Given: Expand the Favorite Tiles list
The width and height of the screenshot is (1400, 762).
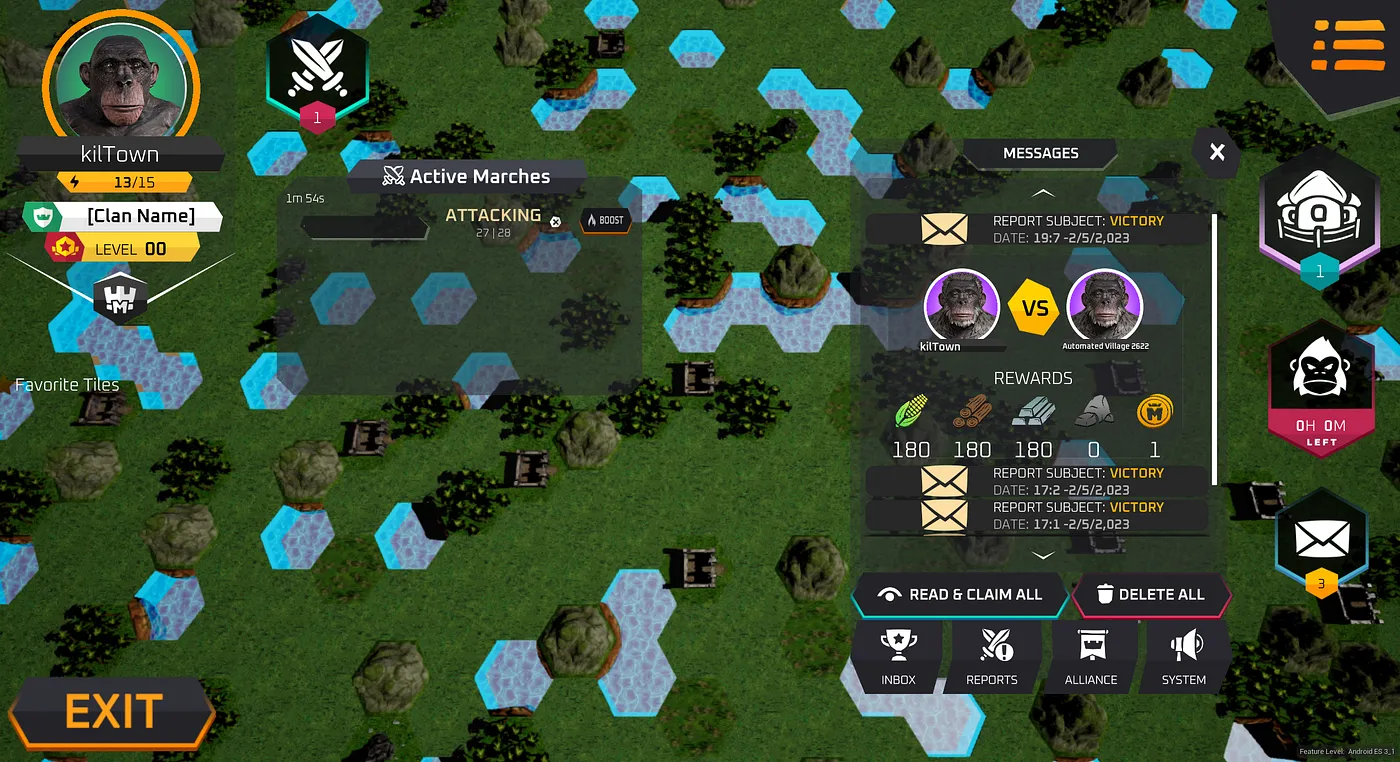Looking at the screenshot, I should (67, 385).
